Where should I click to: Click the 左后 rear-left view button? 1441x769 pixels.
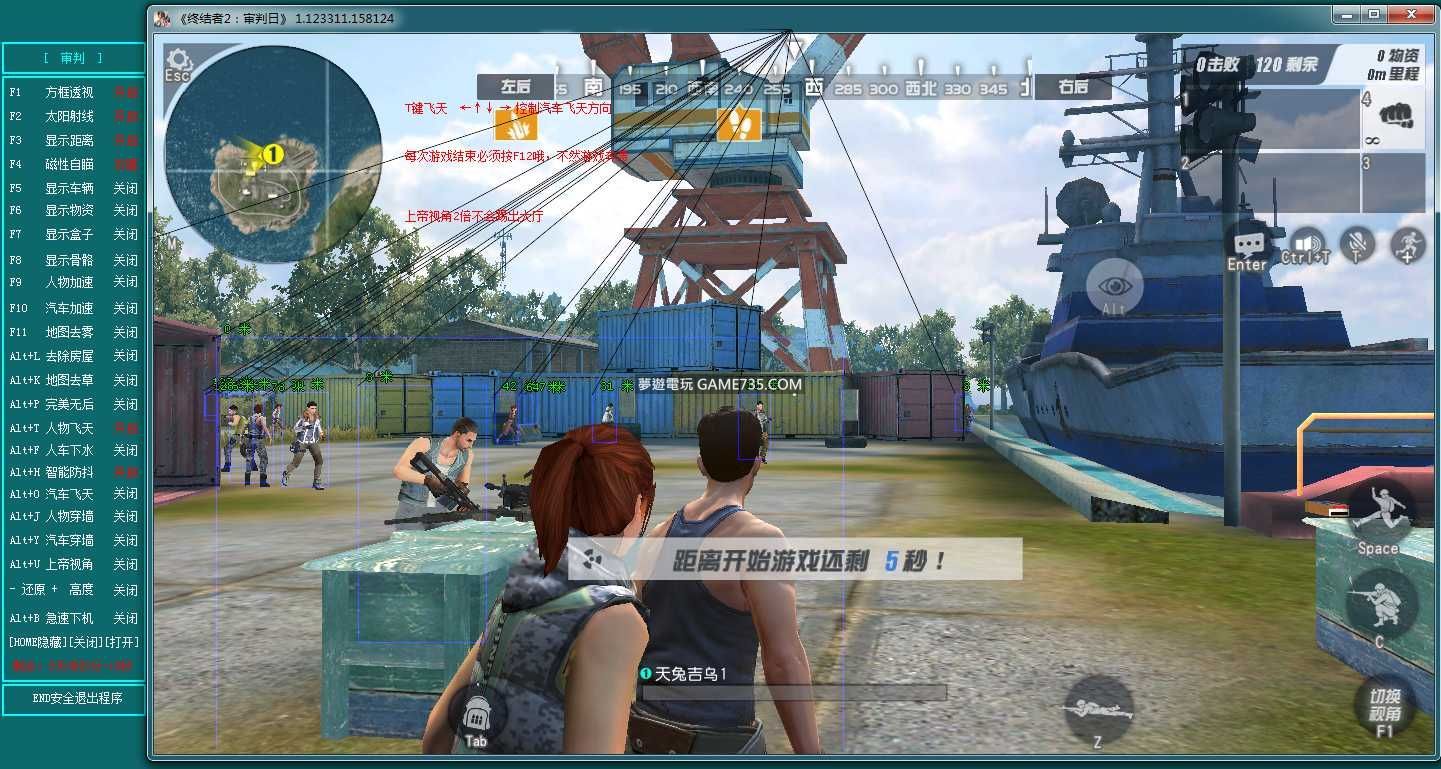515,87
